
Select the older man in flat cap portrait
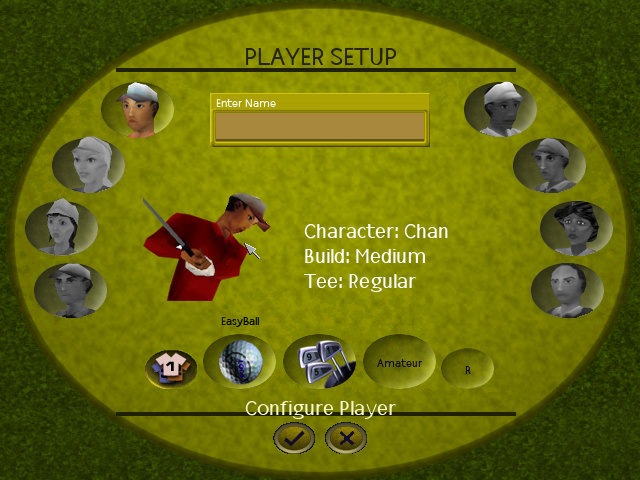coord(549,165)
